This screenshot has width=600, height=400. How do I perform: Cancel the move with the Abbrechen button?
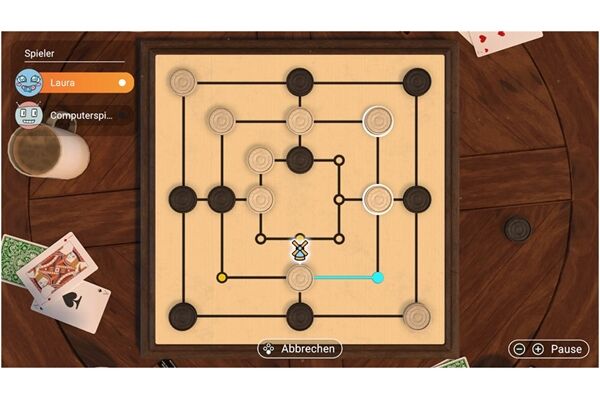(x=299, y=349)
